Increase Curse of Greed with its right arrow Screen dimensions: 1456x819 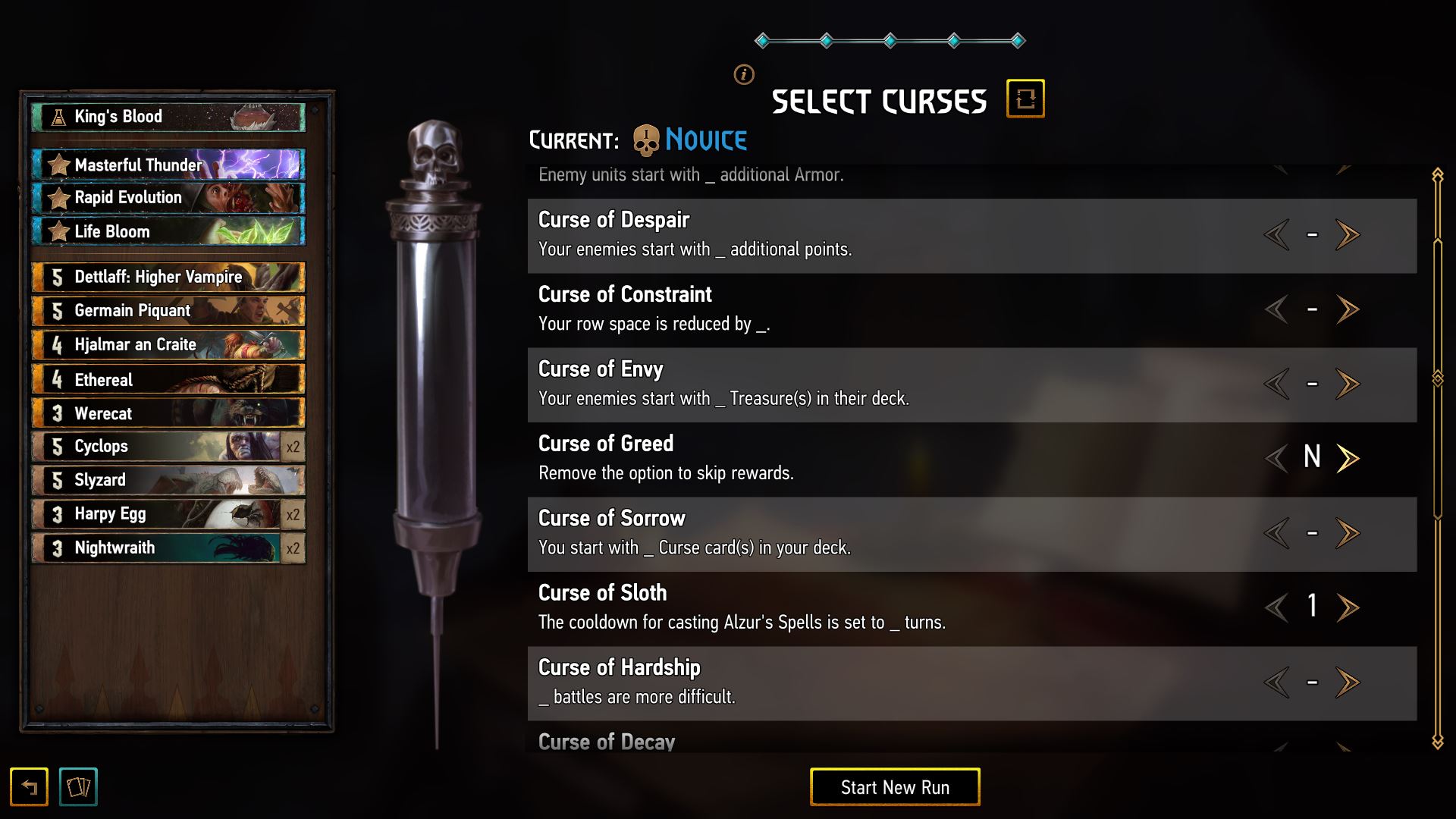tap(1348, 457)
